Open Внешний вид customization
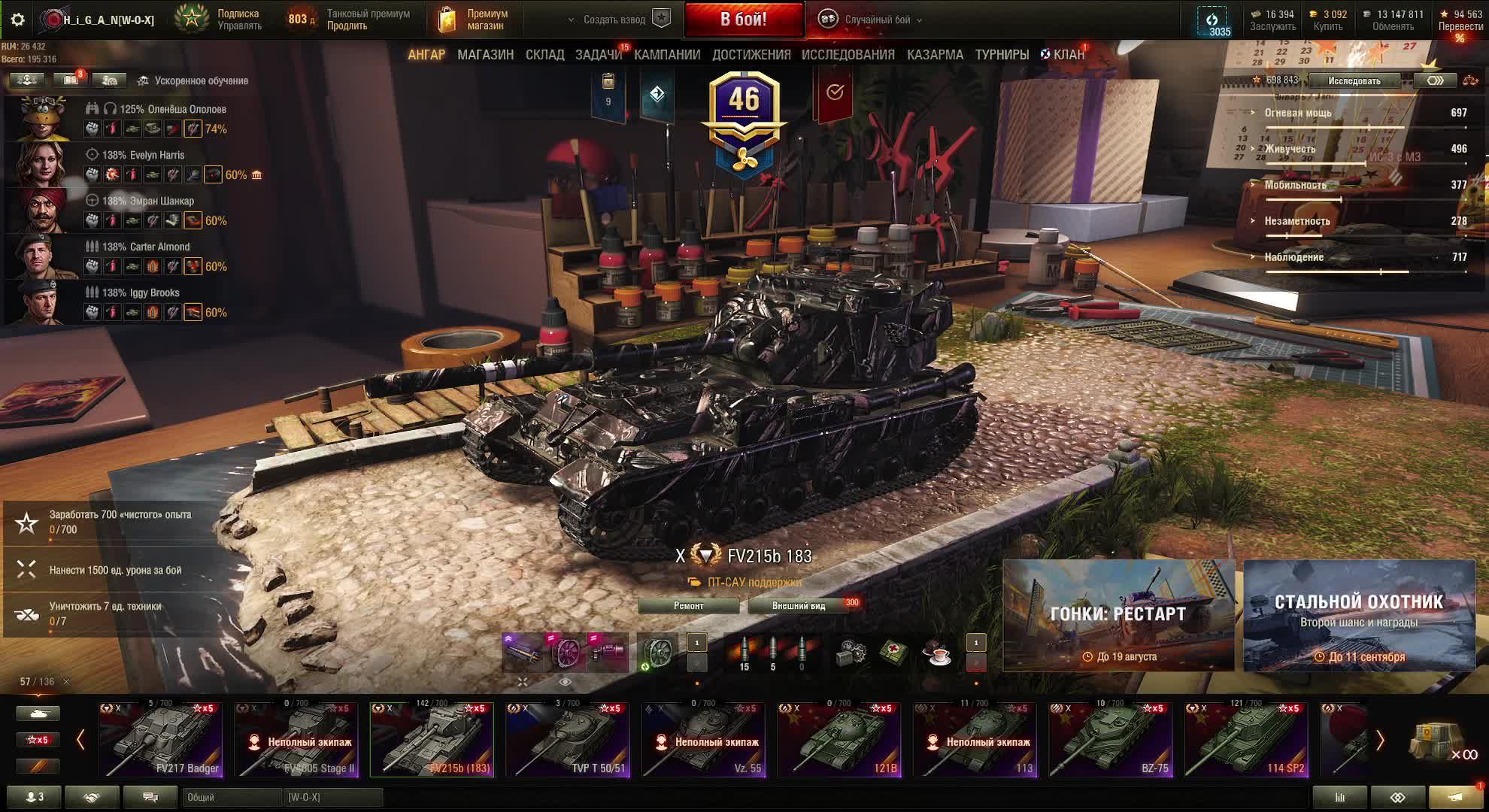1489x812 pixels. pos(799,606)
